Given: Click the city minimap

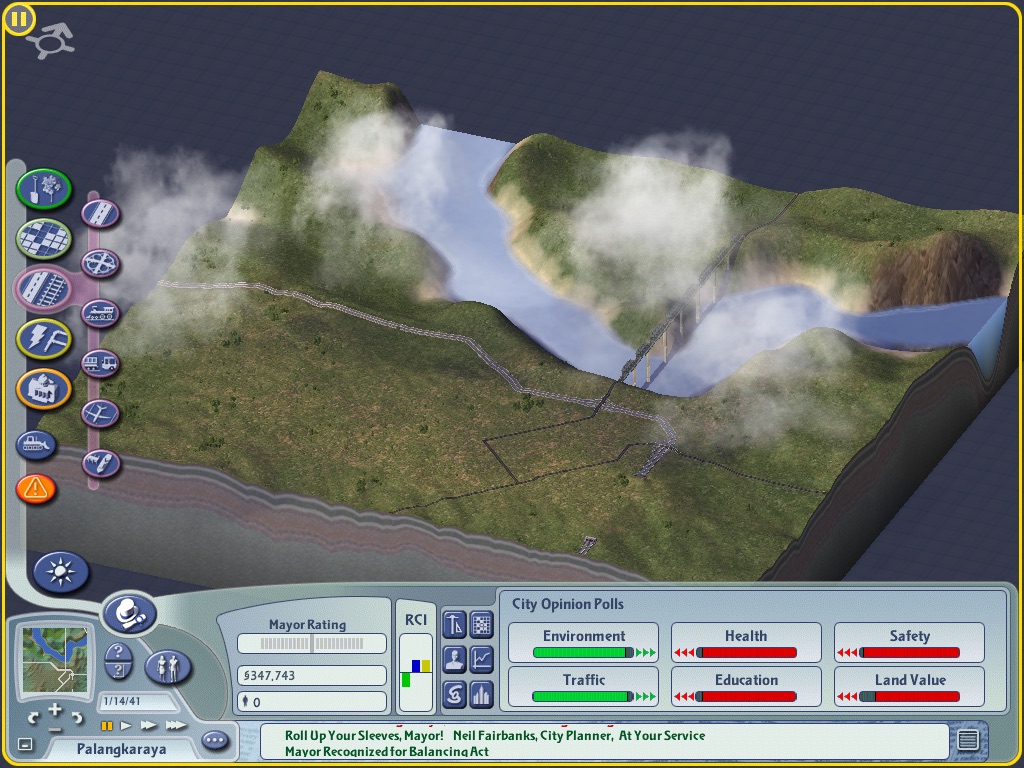Looking at the screenshot, I should 55,659.
